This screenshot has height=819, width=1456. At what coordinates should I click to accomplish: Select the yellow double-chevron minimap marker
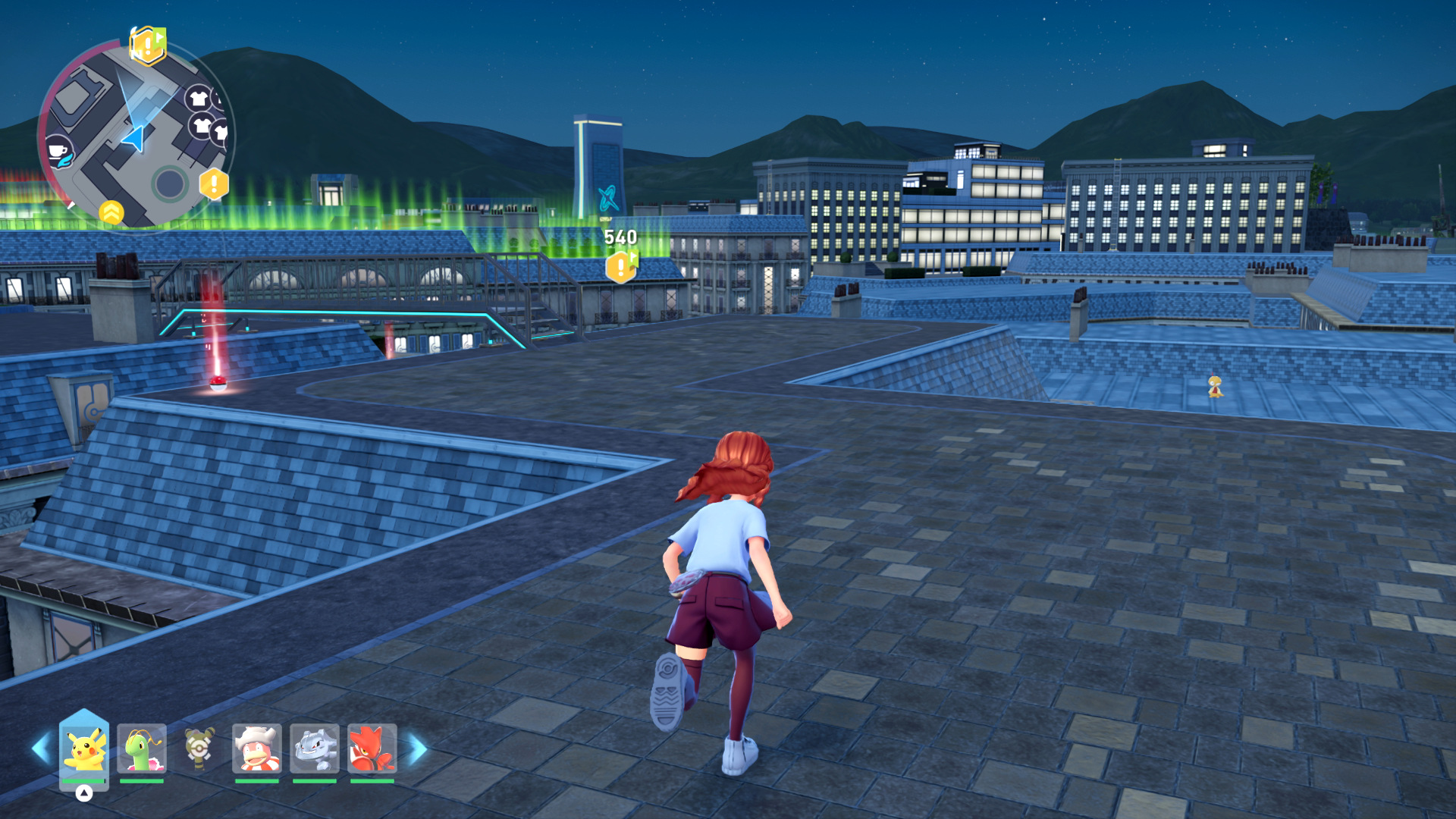pyautogui.click(x=111, y=212)
